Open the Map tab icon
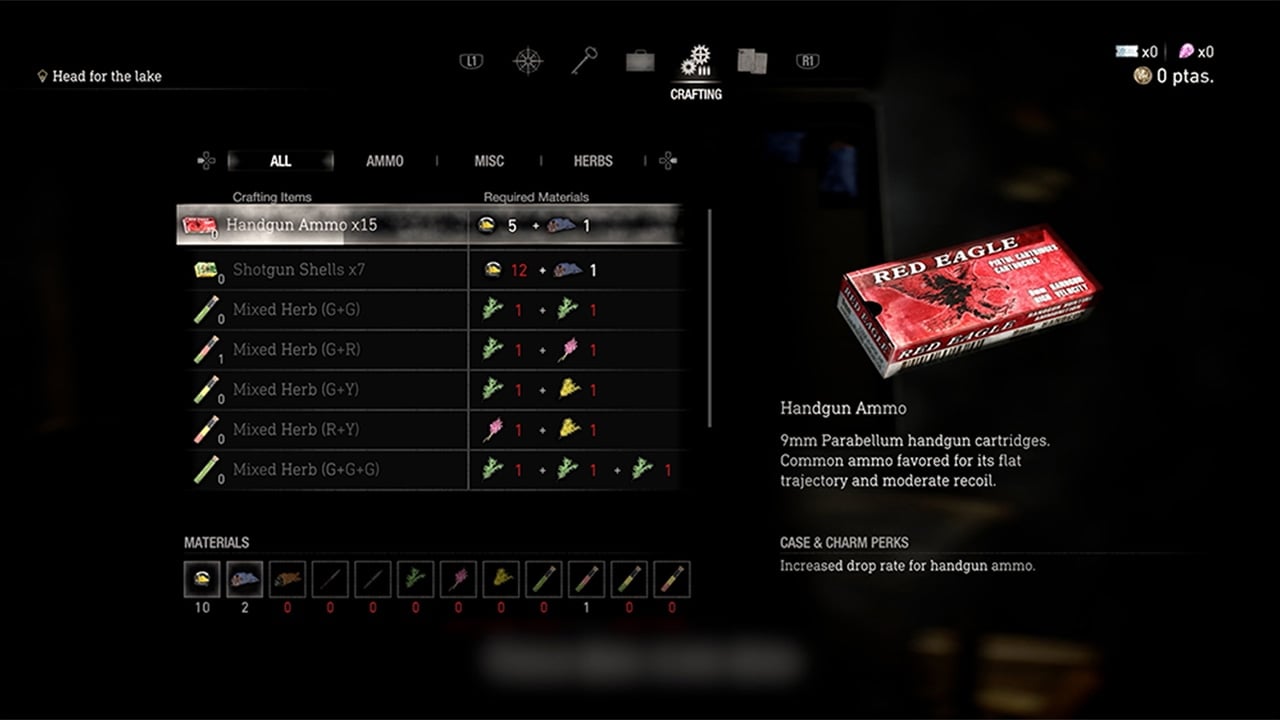This screenshot has height=720, width=1280. [527, 60]
